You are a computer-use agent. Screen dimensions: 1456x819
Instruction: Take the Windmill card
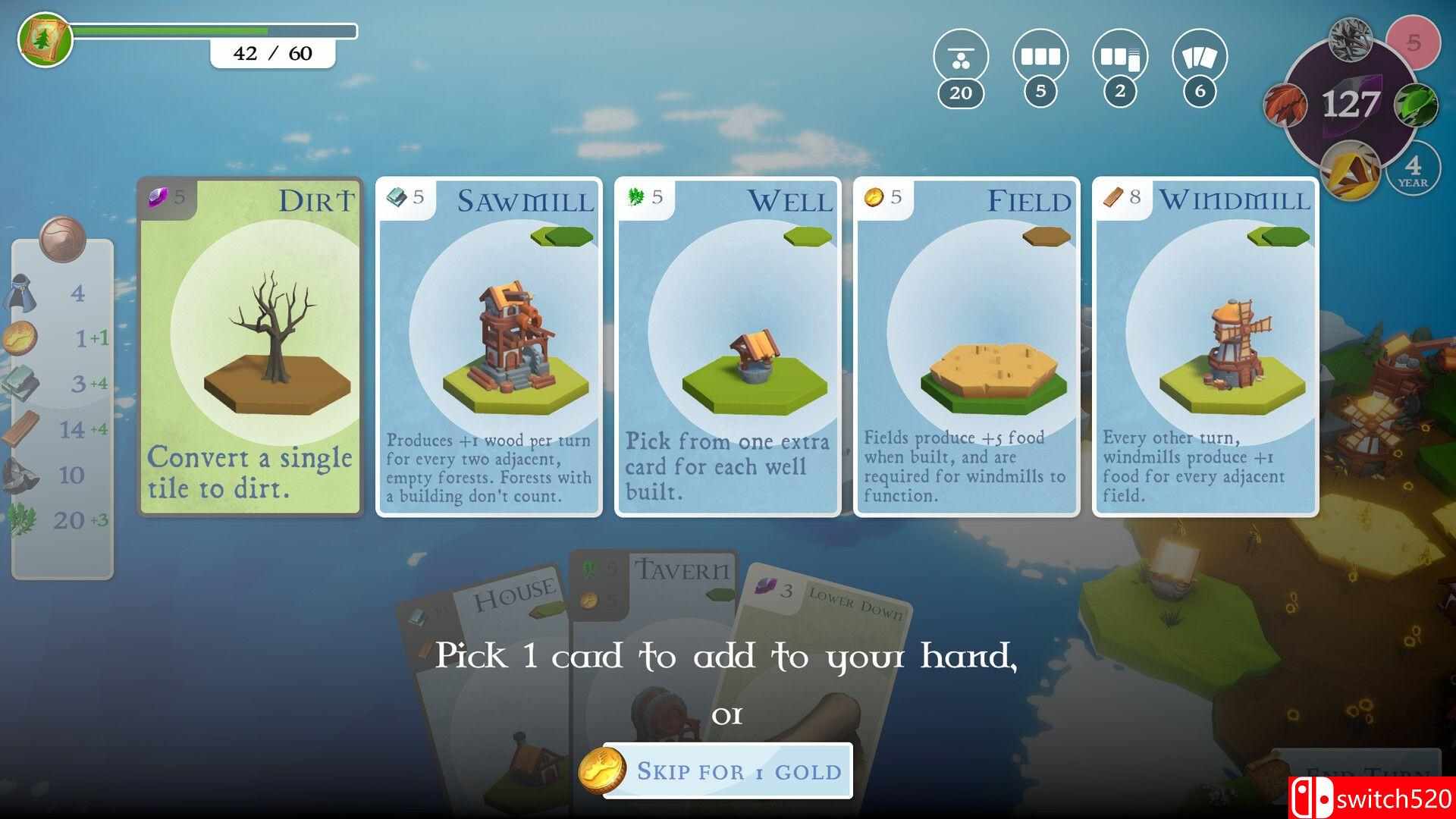point(1206,347)
